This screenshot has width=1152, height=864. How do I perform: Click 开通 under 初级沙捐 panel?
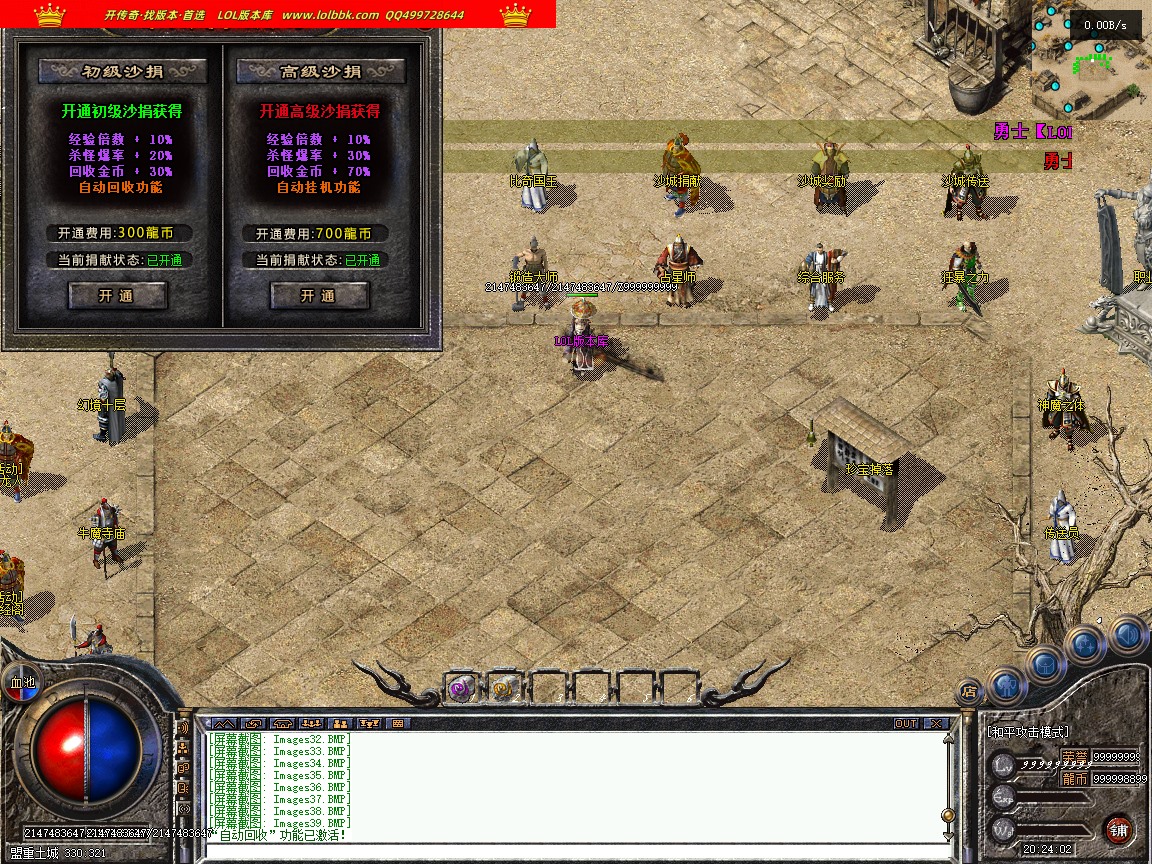pos(117,296)
